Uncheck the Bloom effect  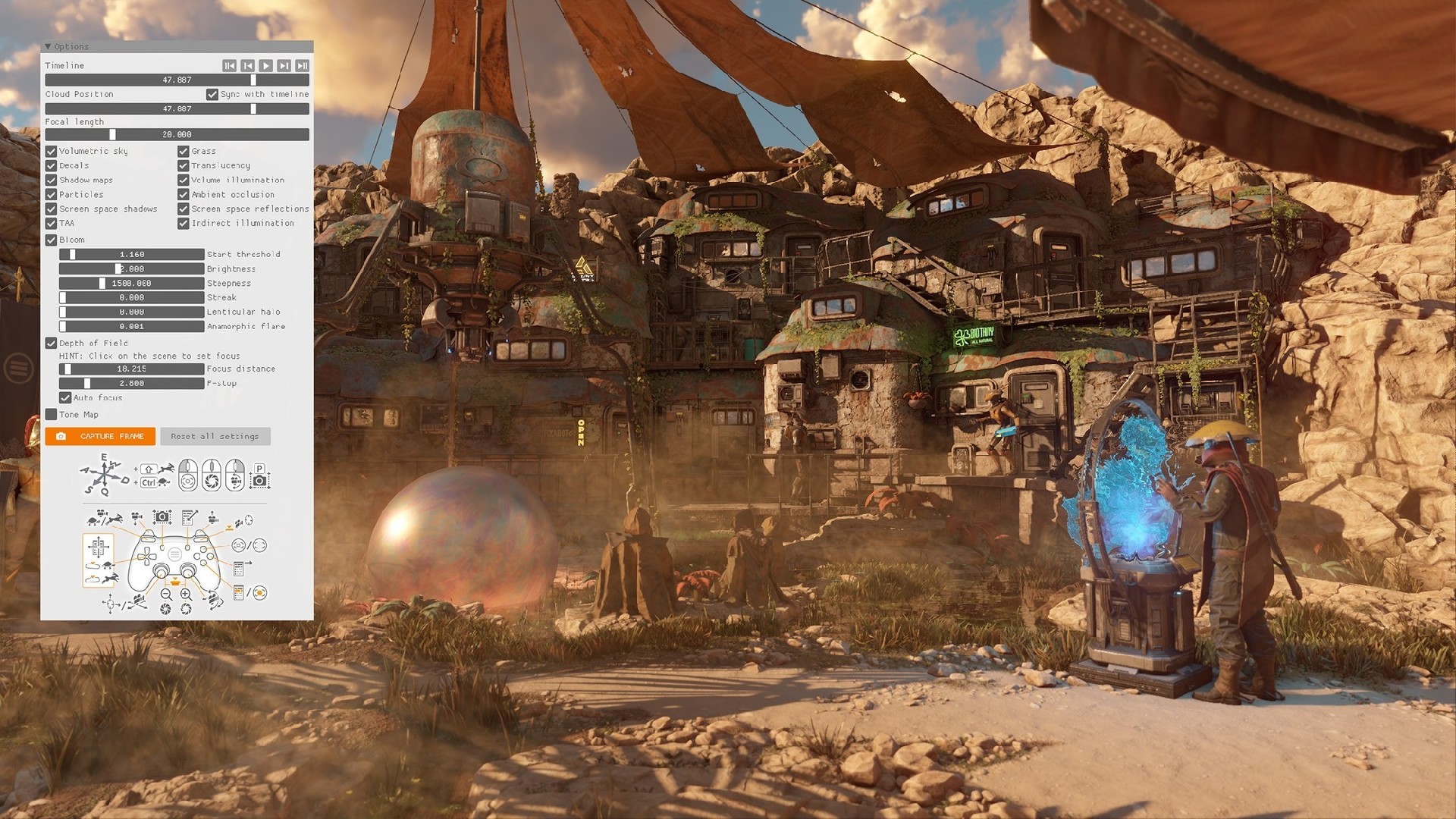pos(52,240)
